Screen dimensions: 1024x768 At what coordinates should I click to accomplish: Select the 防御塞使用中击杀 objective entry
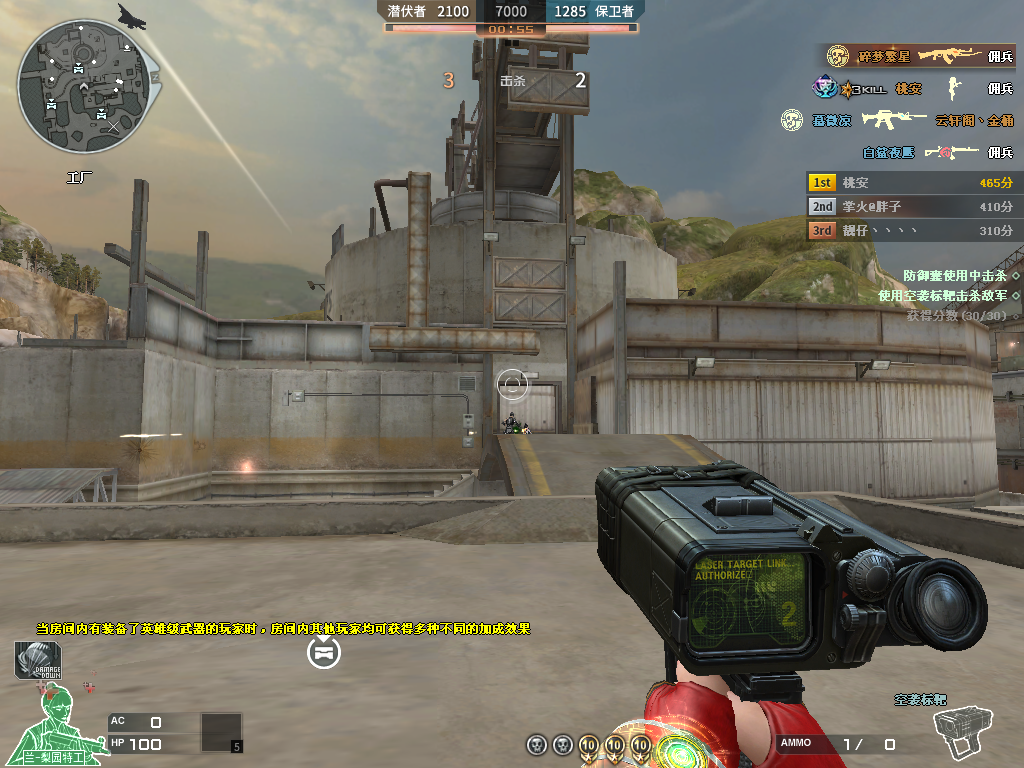point(955,275)
